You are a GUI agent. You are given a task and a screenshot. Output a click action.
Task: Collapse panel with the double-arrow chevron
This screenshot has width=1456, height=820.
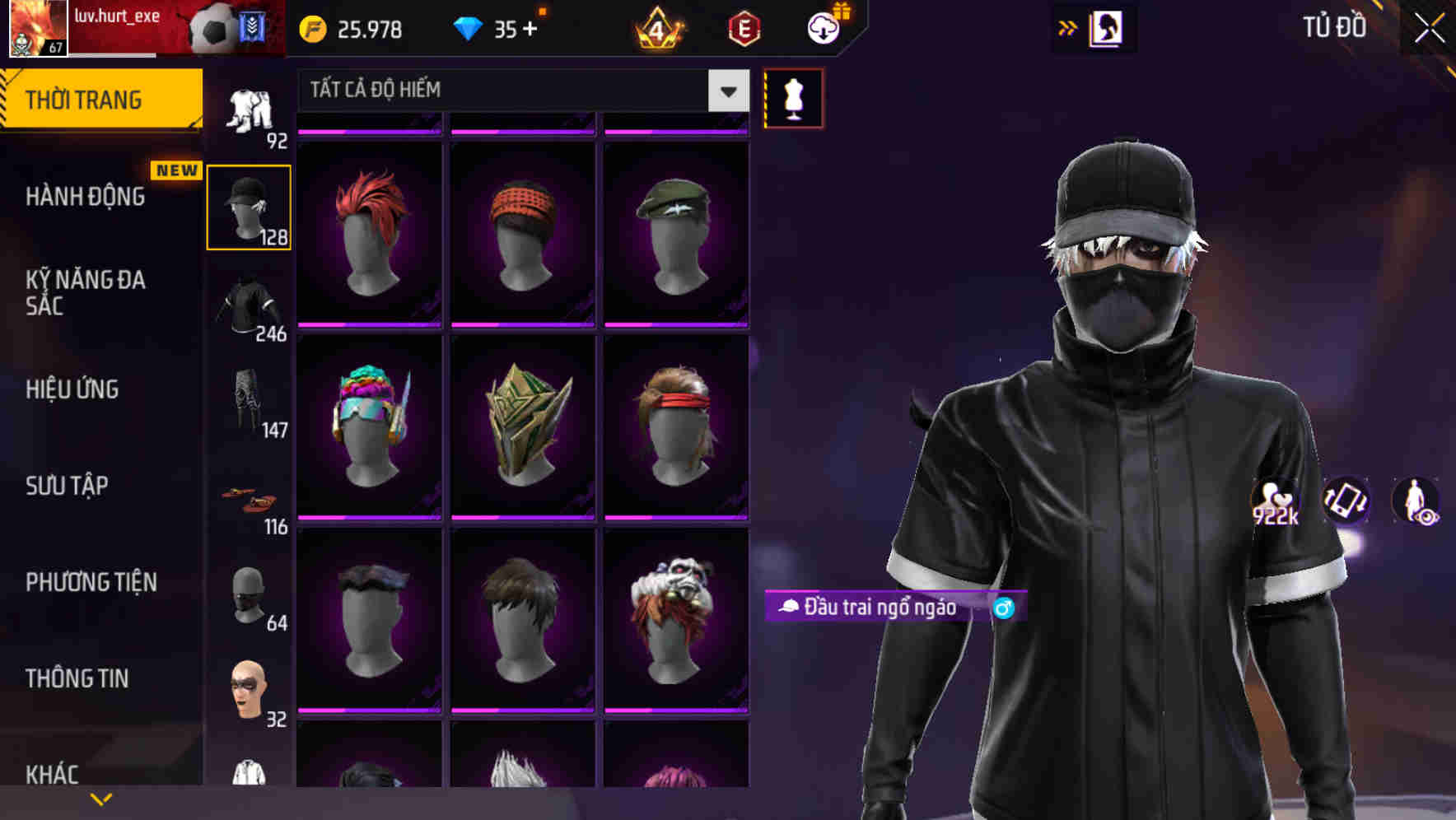tap(1068, 27)
